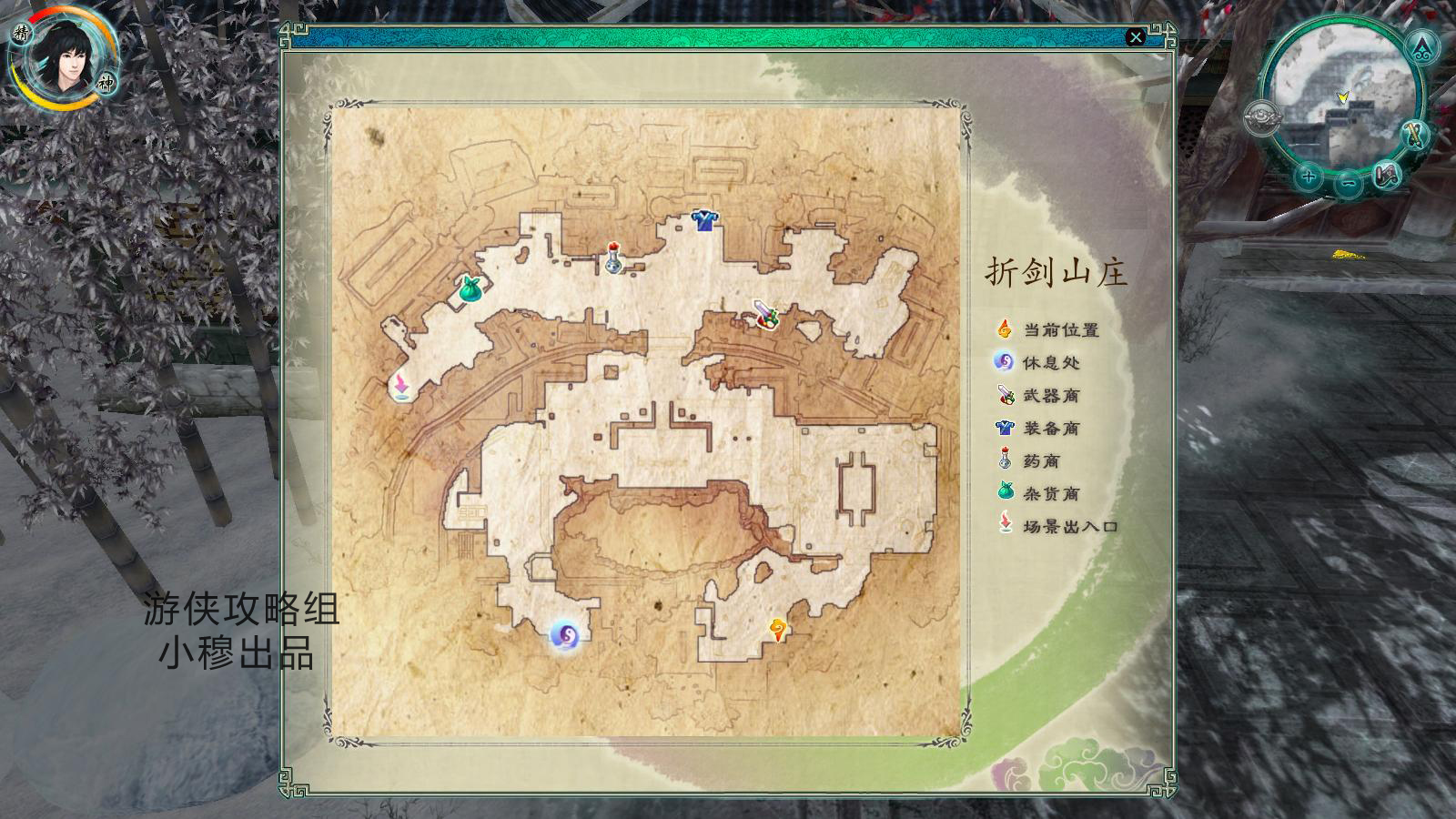Screen dimensions: 1456x819
Task: Select the rest point swirl marker on map
Action: (564, 635)
